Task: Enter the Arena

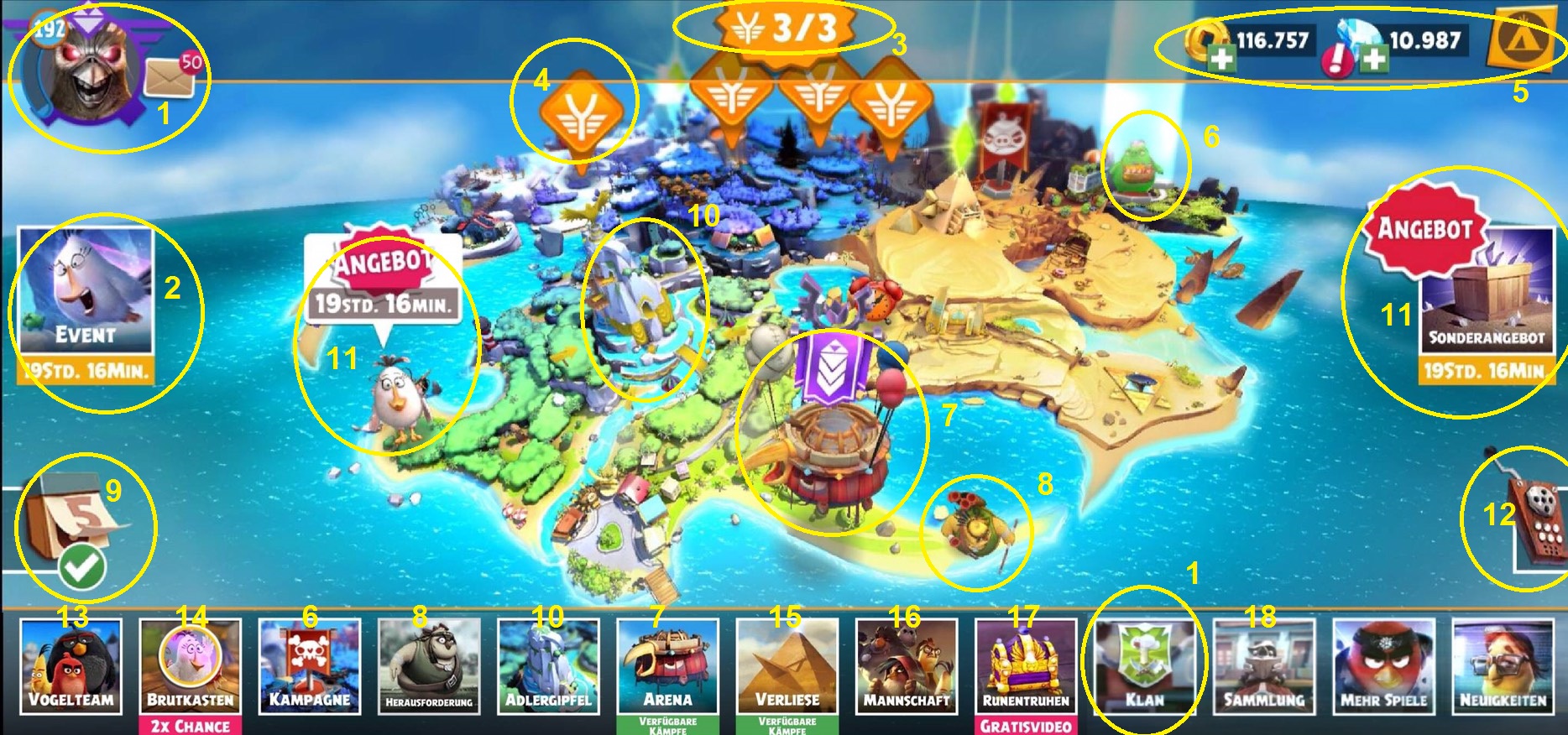Action: coord(668,666)
